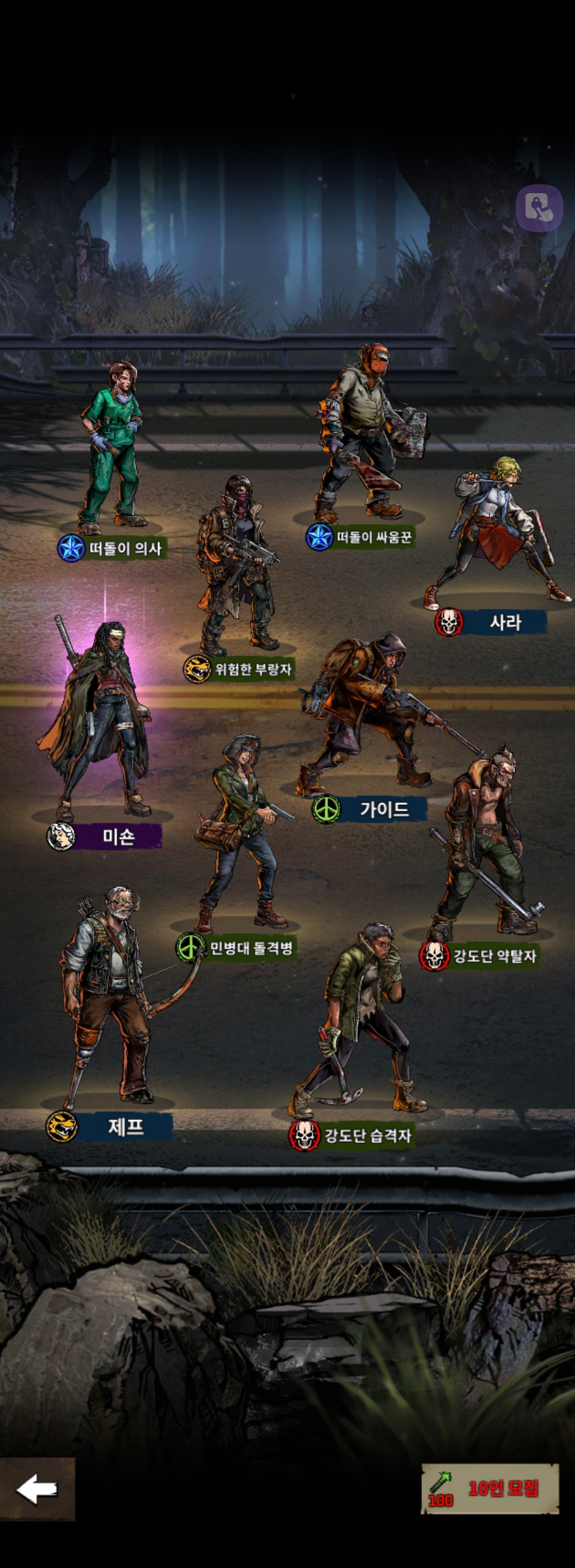
Task: Select the 가이드 name label
Action: point(384,810)
